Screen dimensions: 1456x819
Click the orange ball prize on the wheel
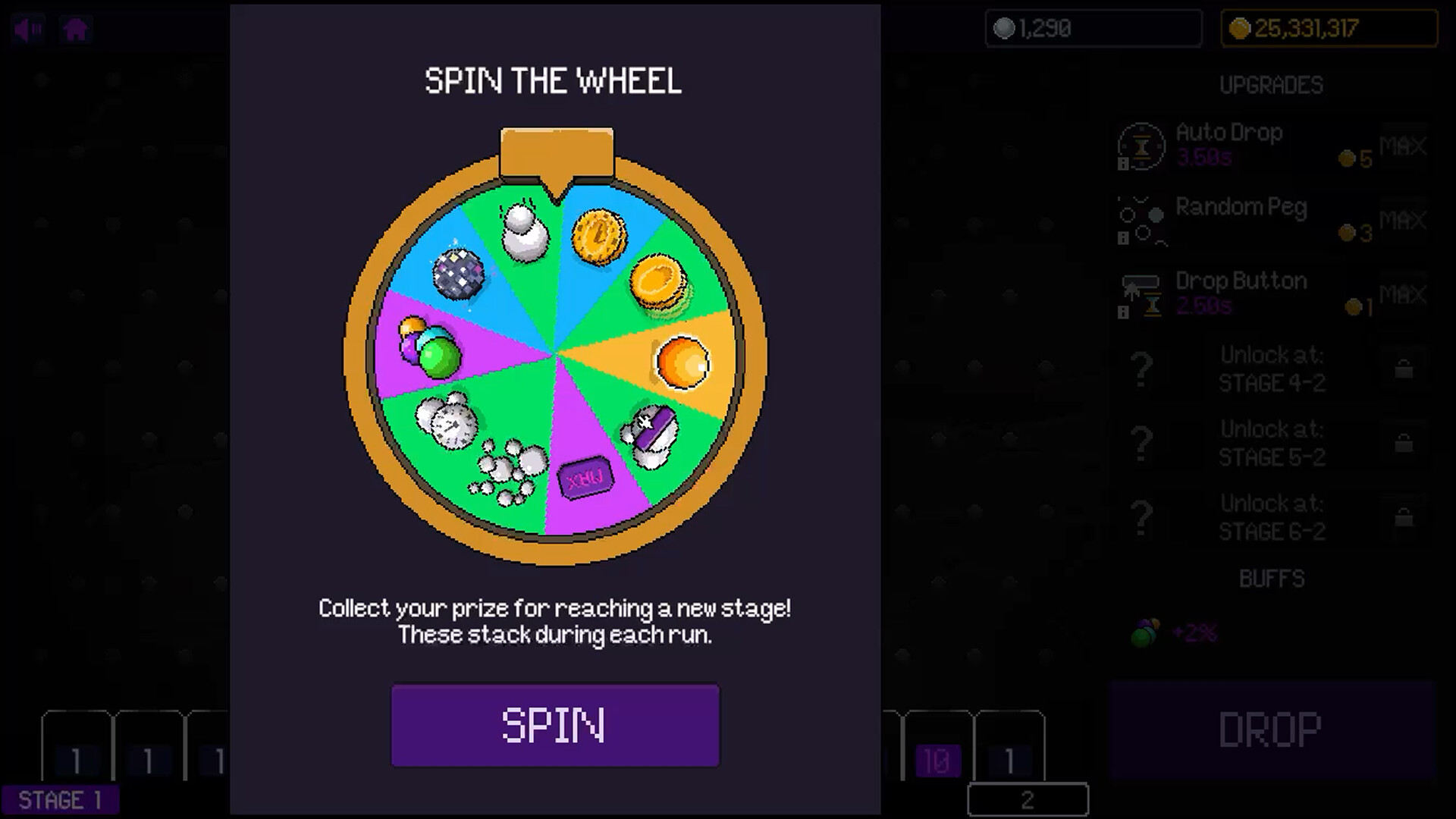(682, 362)
